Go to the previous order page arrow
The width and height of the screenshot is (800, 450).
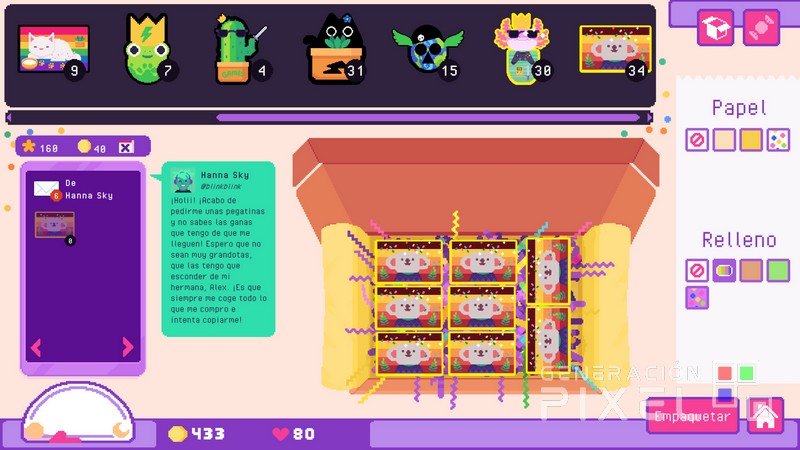point(37,347)
